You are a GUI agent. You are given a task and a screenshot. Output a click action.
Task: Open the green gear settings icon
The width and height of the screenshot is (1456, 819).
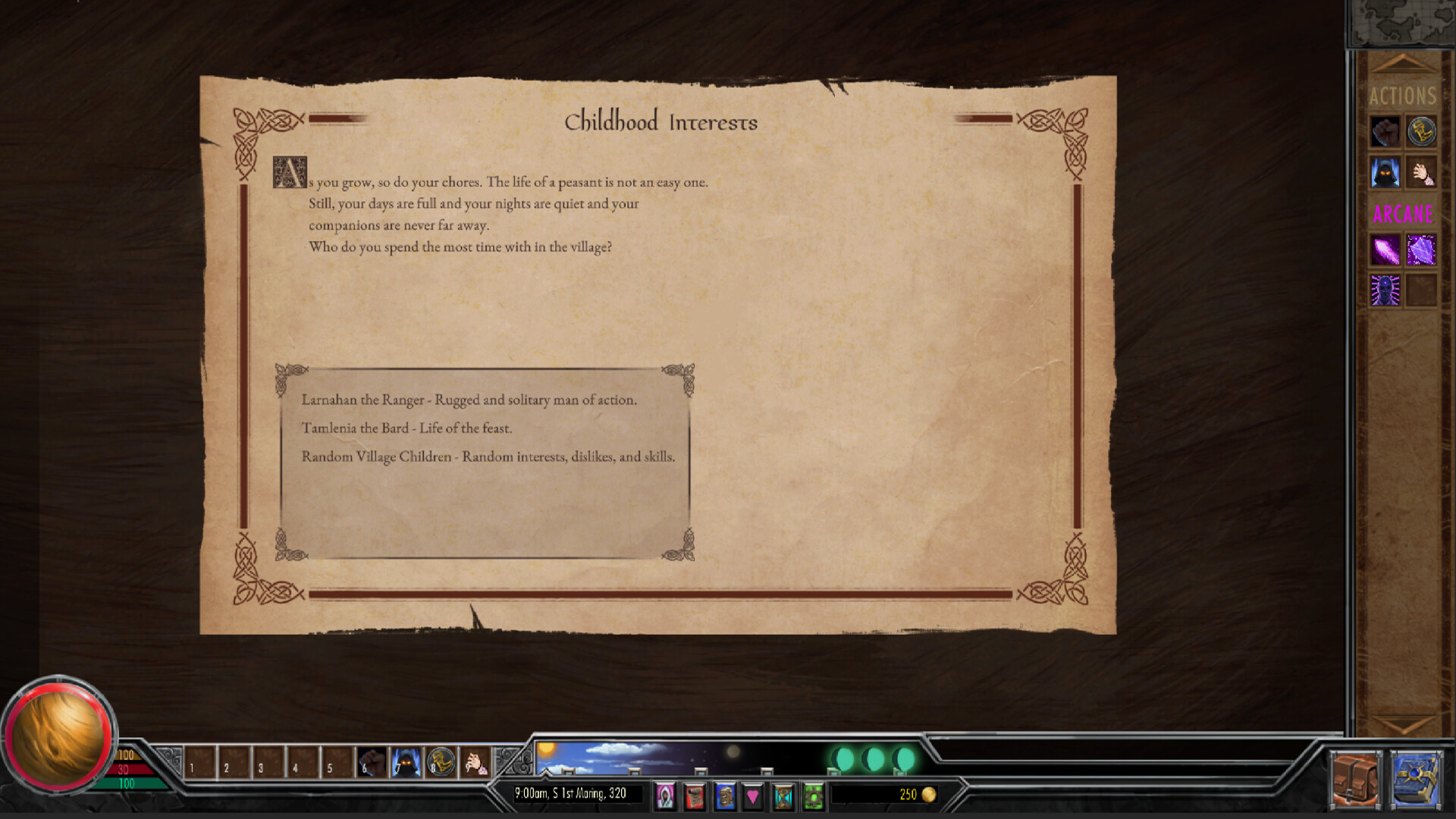pyautogui.click(x=813, y=796)
